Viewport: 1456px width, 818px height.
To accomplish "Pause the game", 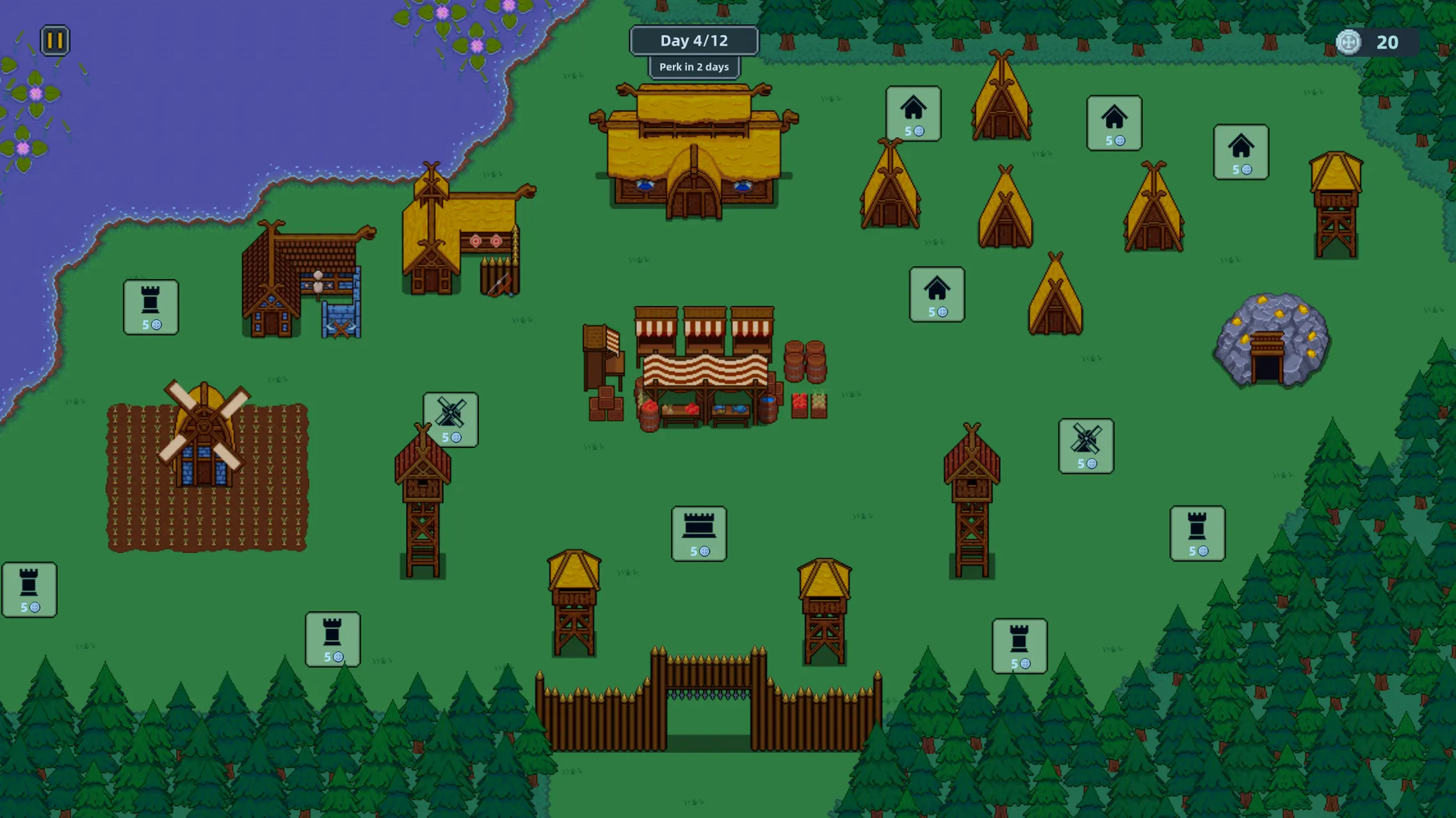I will point(54,40).
